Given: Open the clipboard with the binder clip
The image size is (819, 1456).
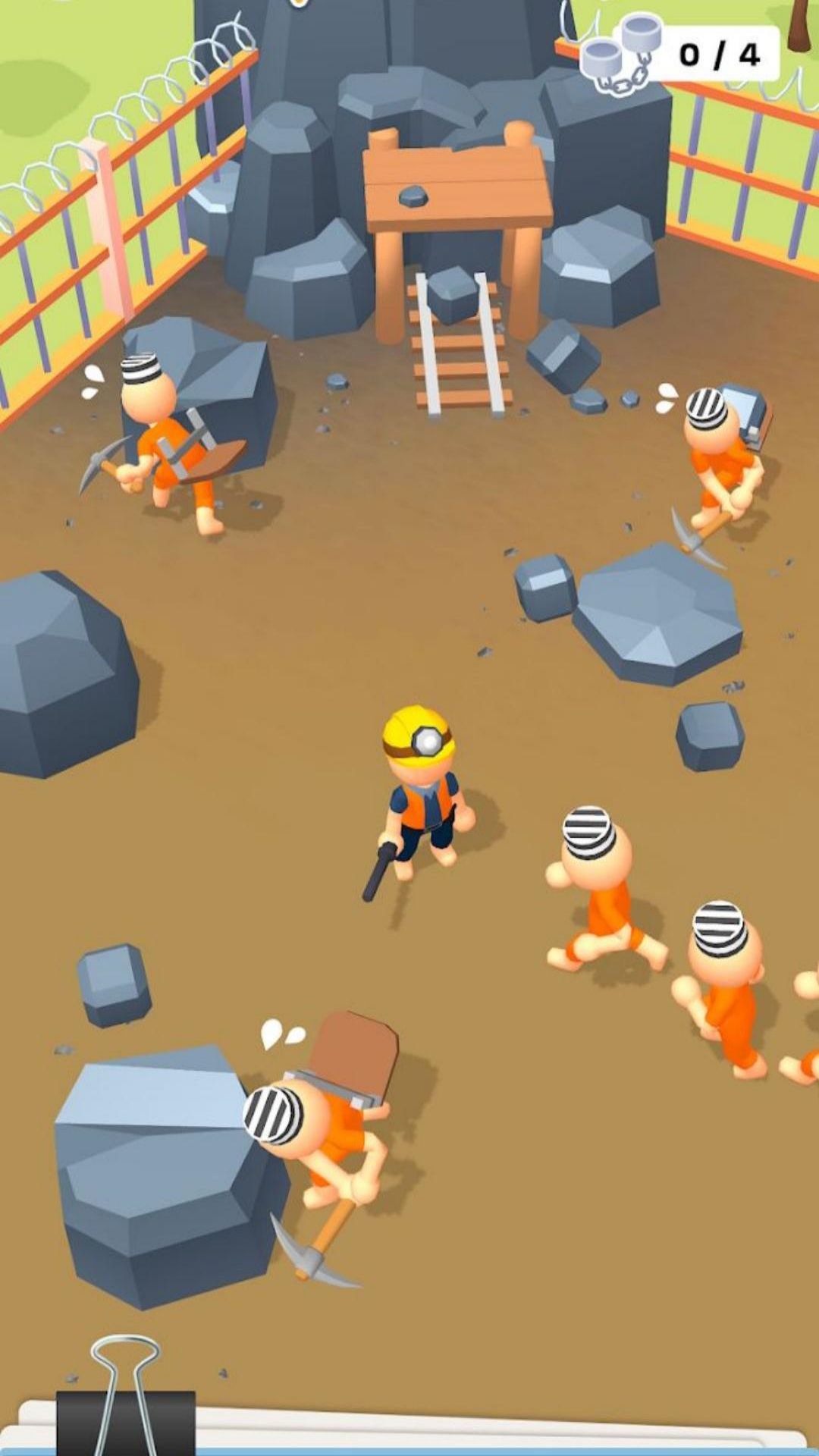Looking at the screenshot, I should (126, 1403).
